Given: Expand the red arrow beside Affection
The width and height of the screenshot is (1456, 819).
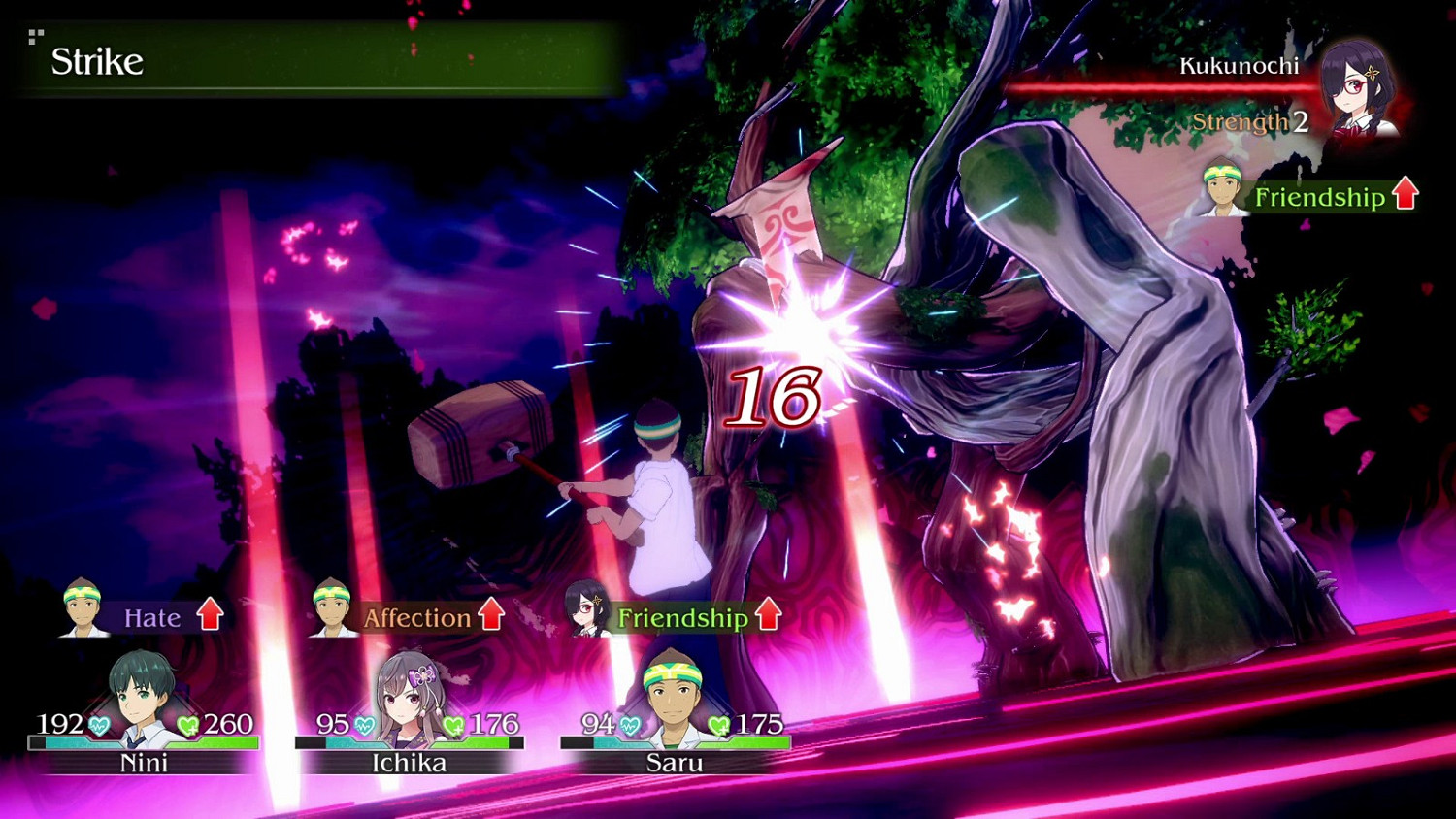Looking at the screenshot, I should coord(493,613).
